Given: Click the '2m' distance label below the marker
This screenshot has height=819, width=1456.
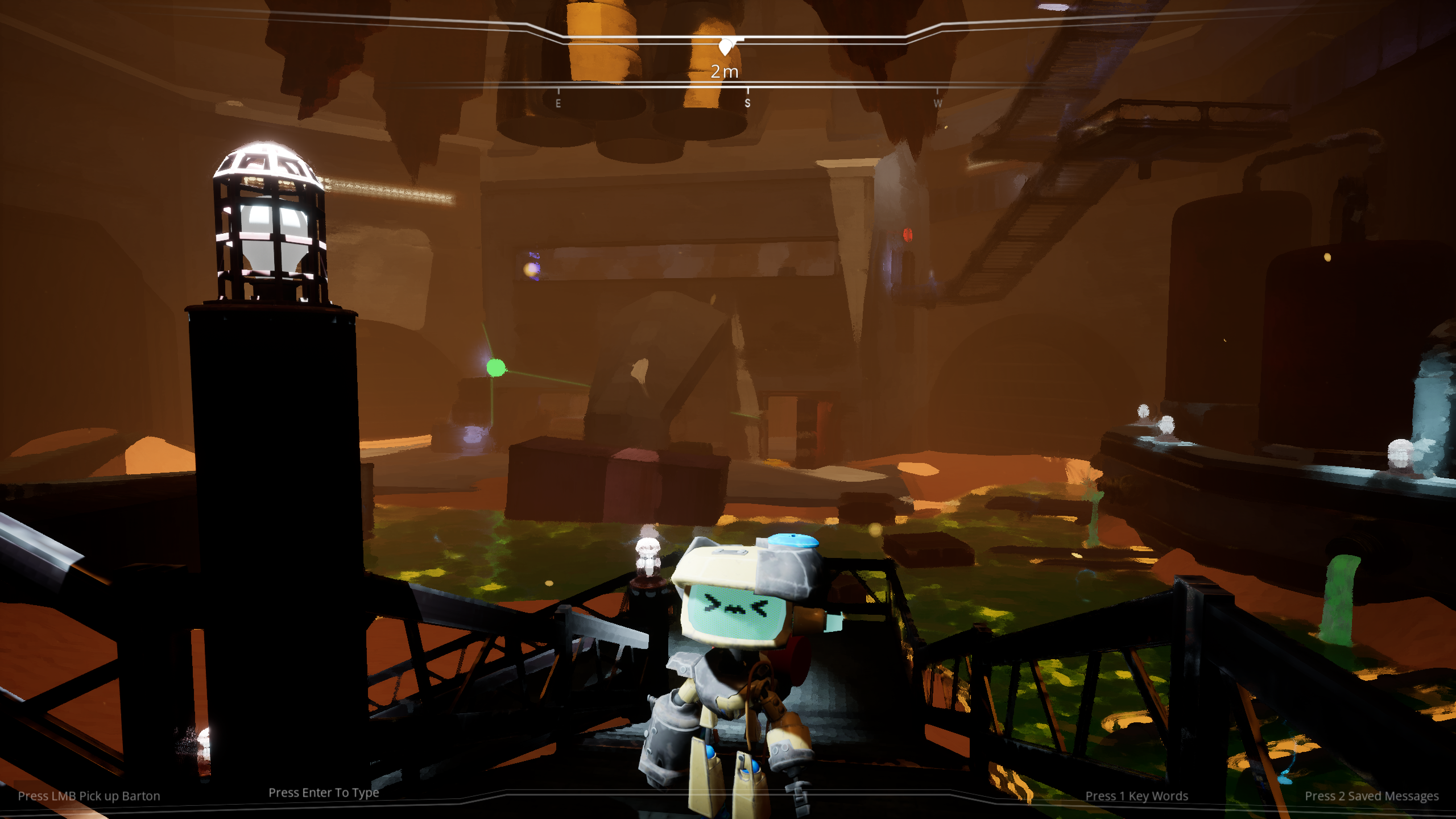Looking at the screenshot, I should pos(726,72).
